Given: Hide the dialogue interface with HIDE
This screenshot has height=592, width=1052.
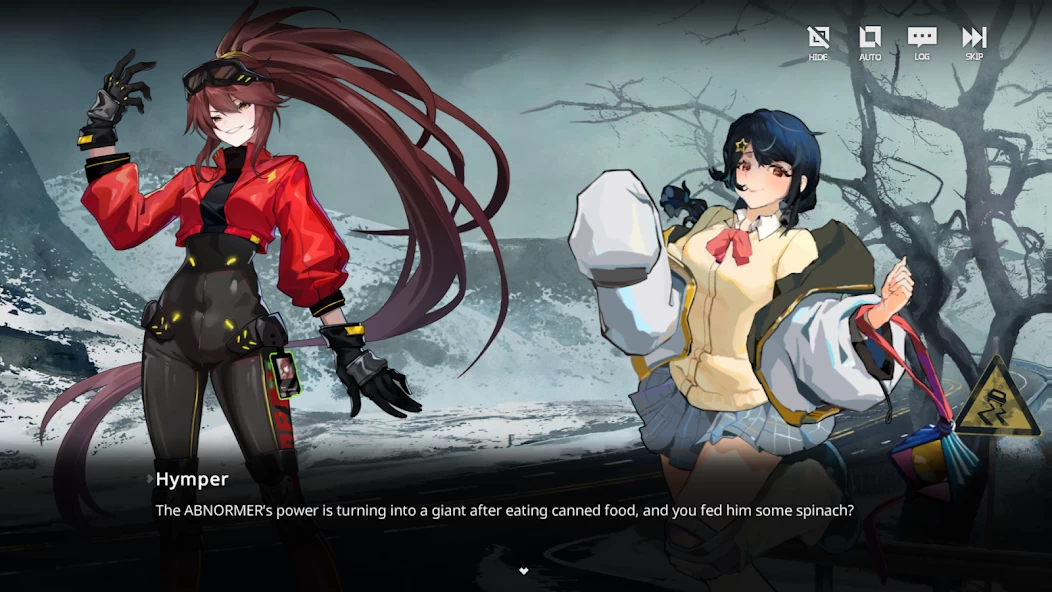Looking at the screenshot, I should [x=818, y=41].
